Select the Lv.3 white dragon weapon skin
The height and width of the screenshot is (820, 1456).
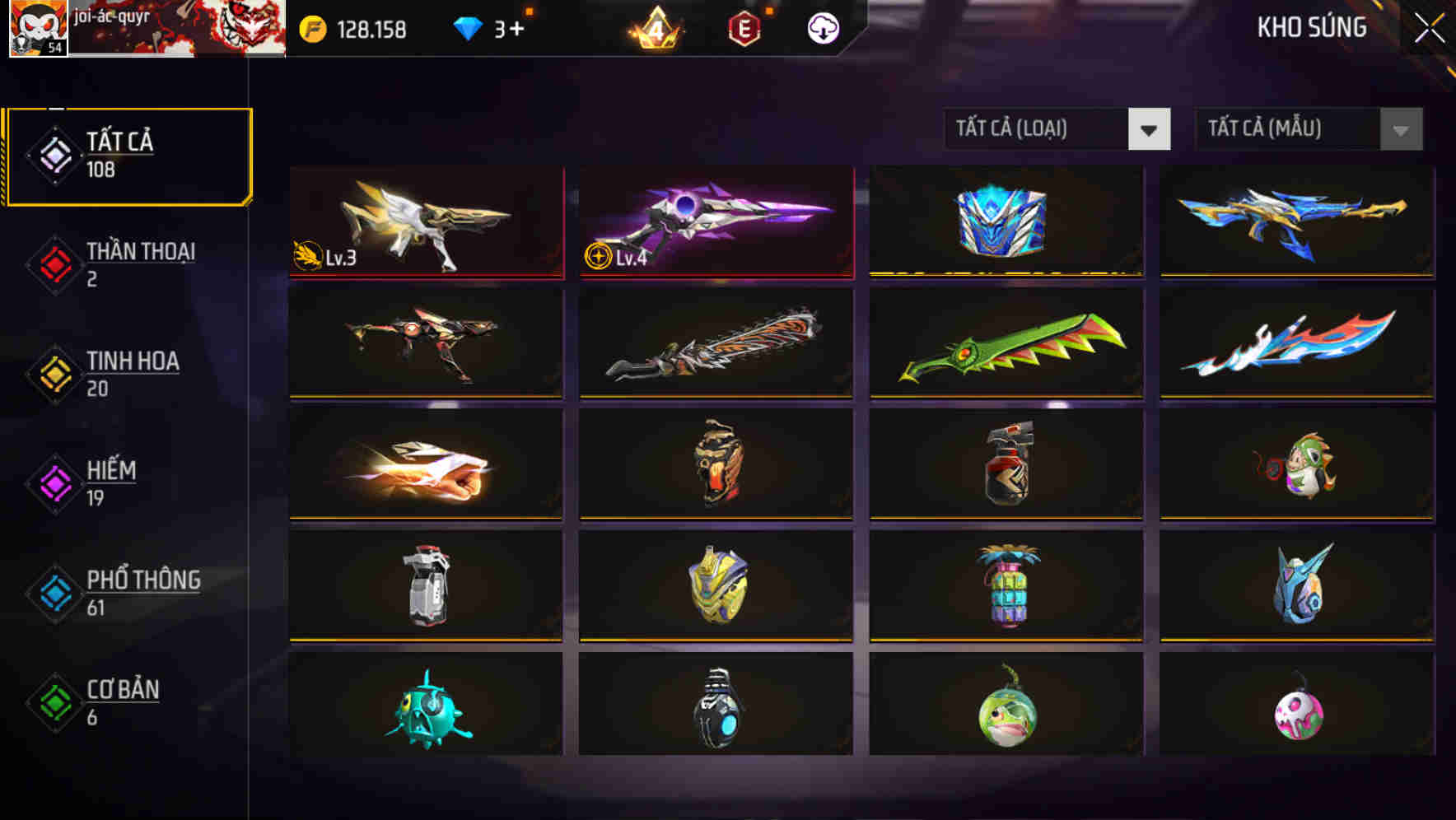(427, 222)
